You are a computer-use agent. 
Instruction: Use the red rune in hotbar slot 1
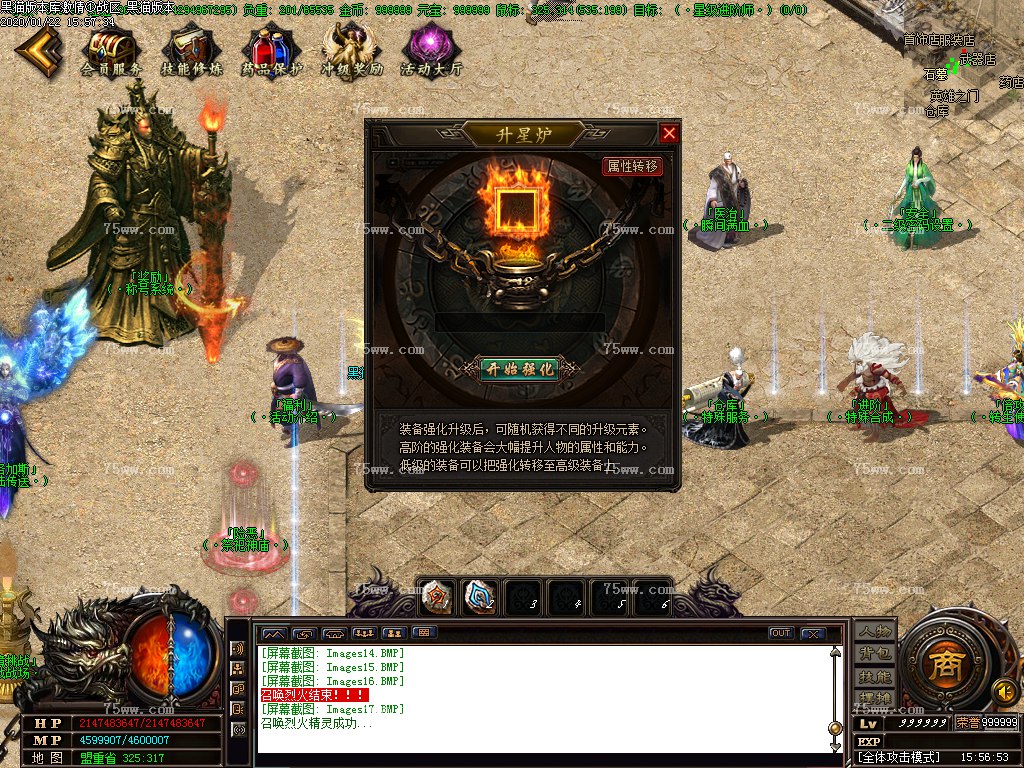click(x=436, y=597)
